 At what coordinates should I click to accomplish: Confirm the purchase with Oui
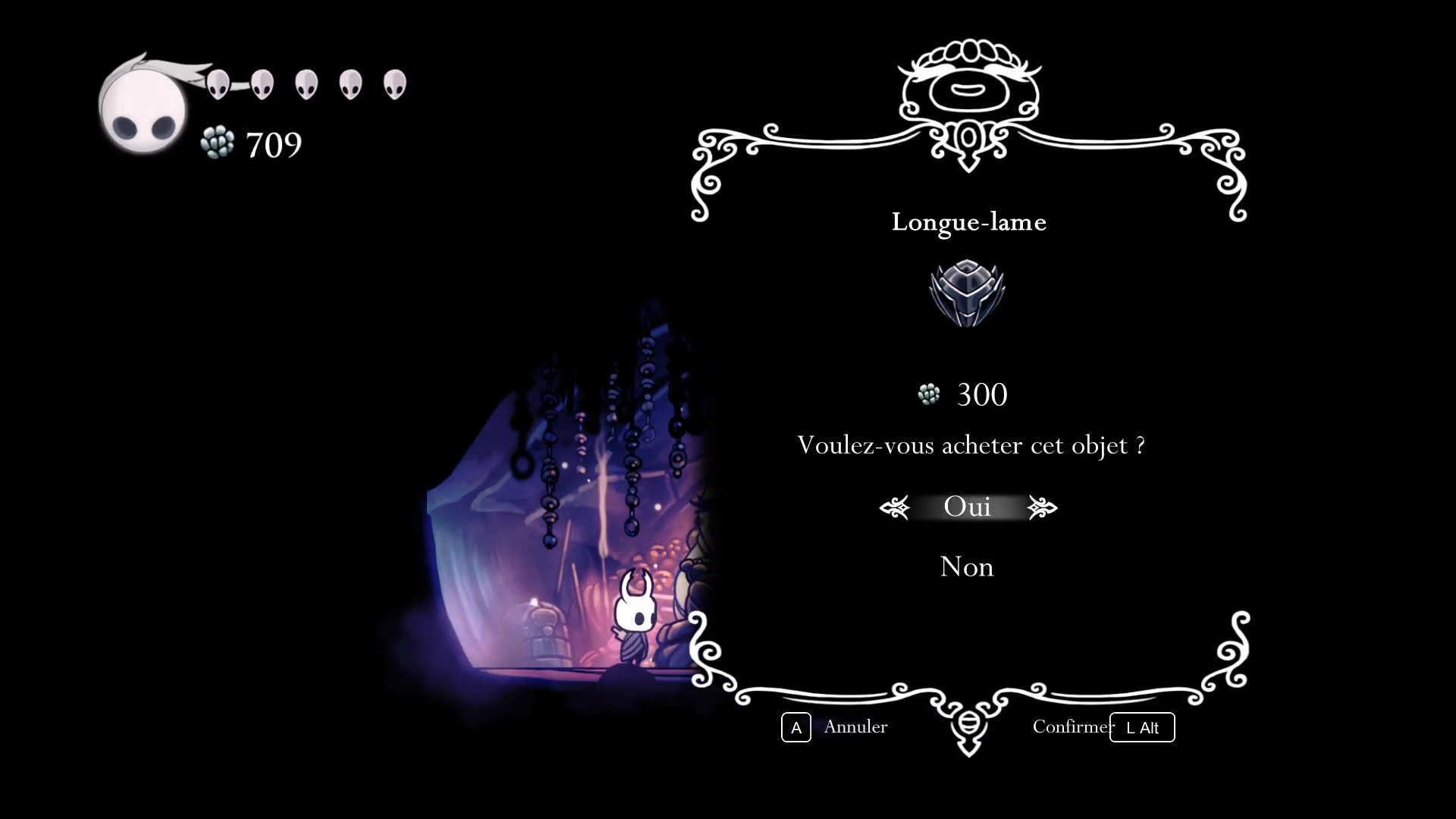coord(967,507)
